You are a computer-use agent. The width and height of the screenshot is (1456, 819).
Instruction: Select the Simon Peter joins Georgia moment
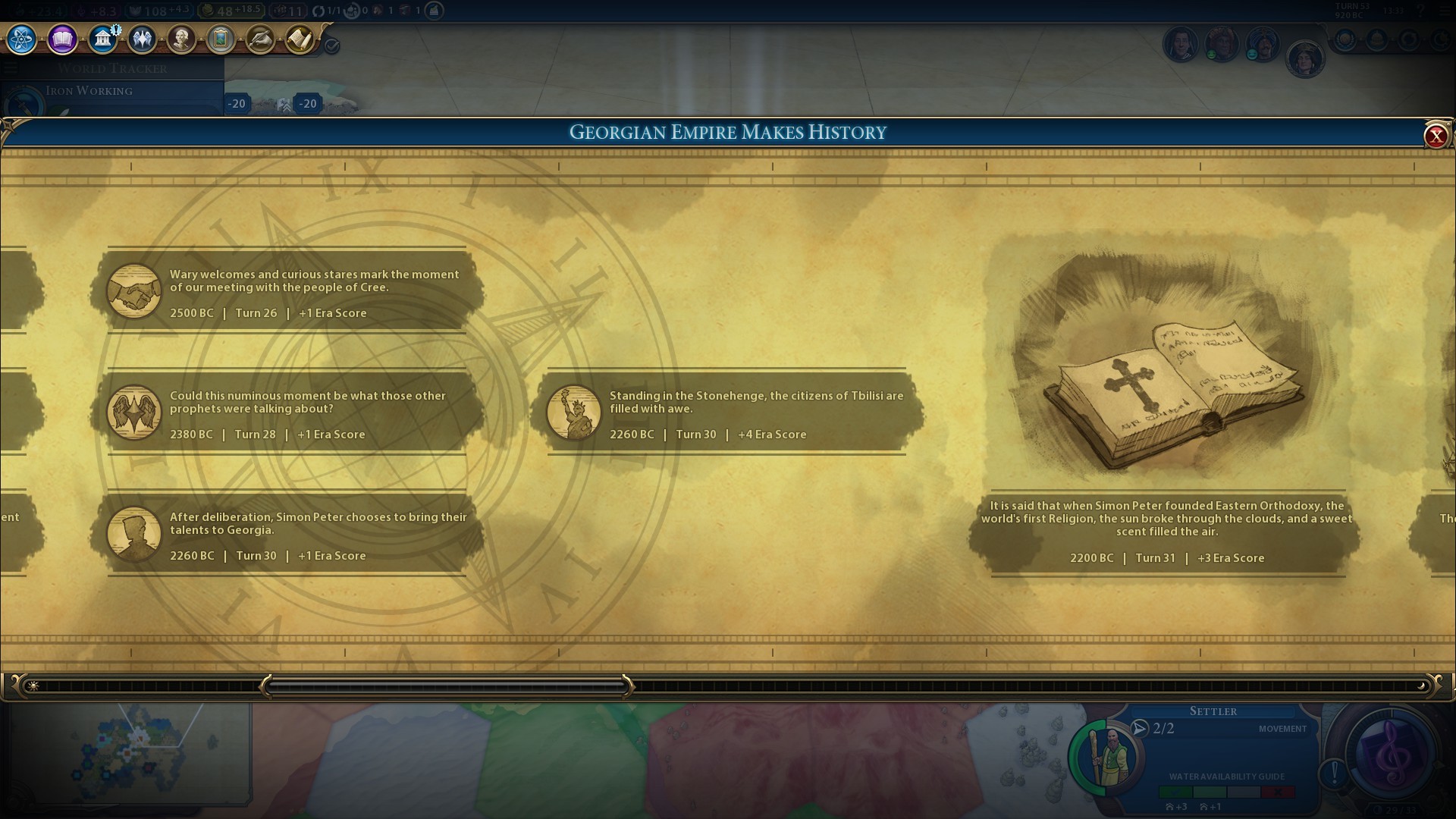pos(287,535)
